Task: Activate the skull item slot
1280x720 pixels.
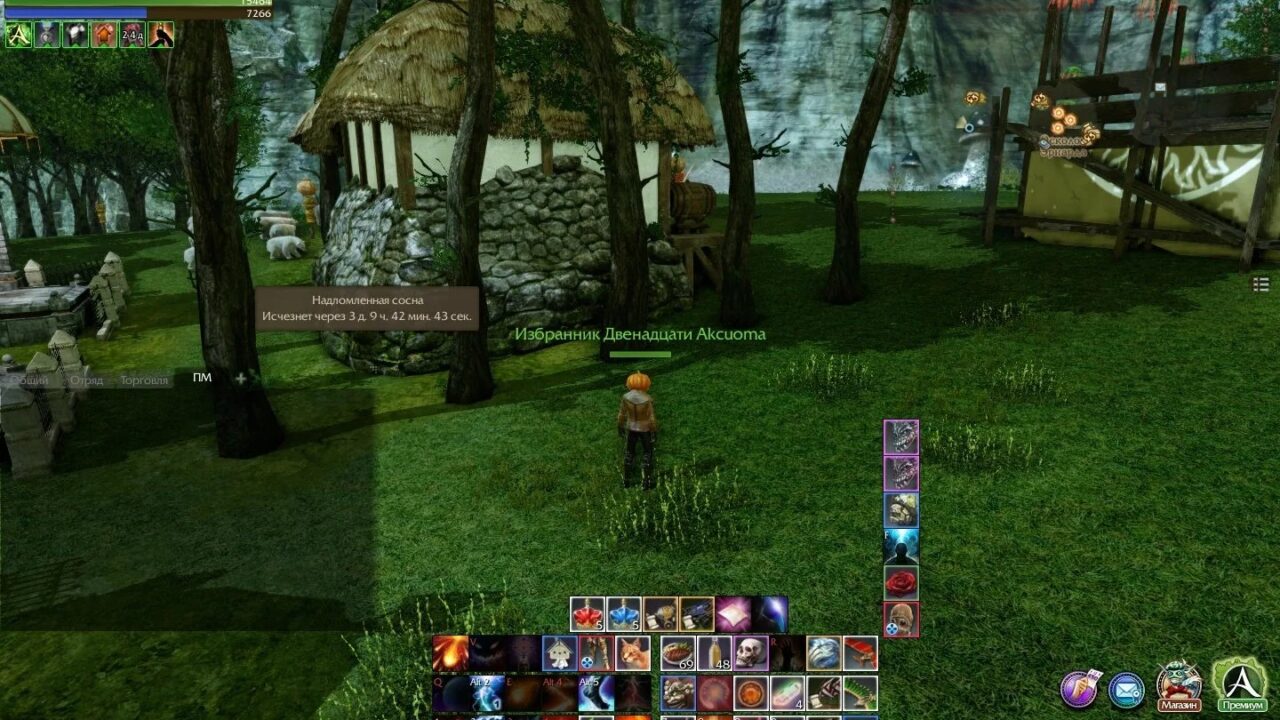Action: click(751, 653)
